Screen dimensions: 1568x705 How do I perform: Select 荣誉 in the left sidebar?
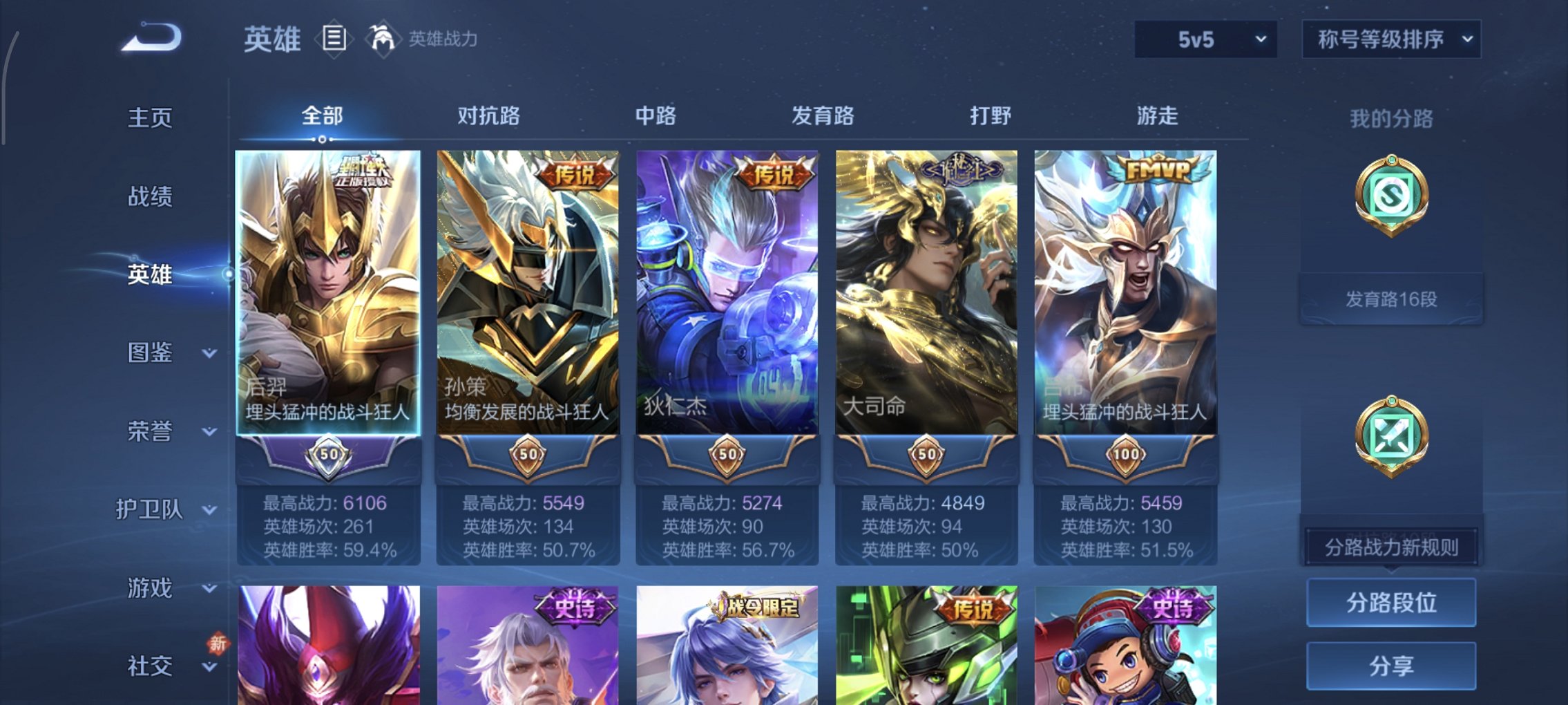(151, 431)
